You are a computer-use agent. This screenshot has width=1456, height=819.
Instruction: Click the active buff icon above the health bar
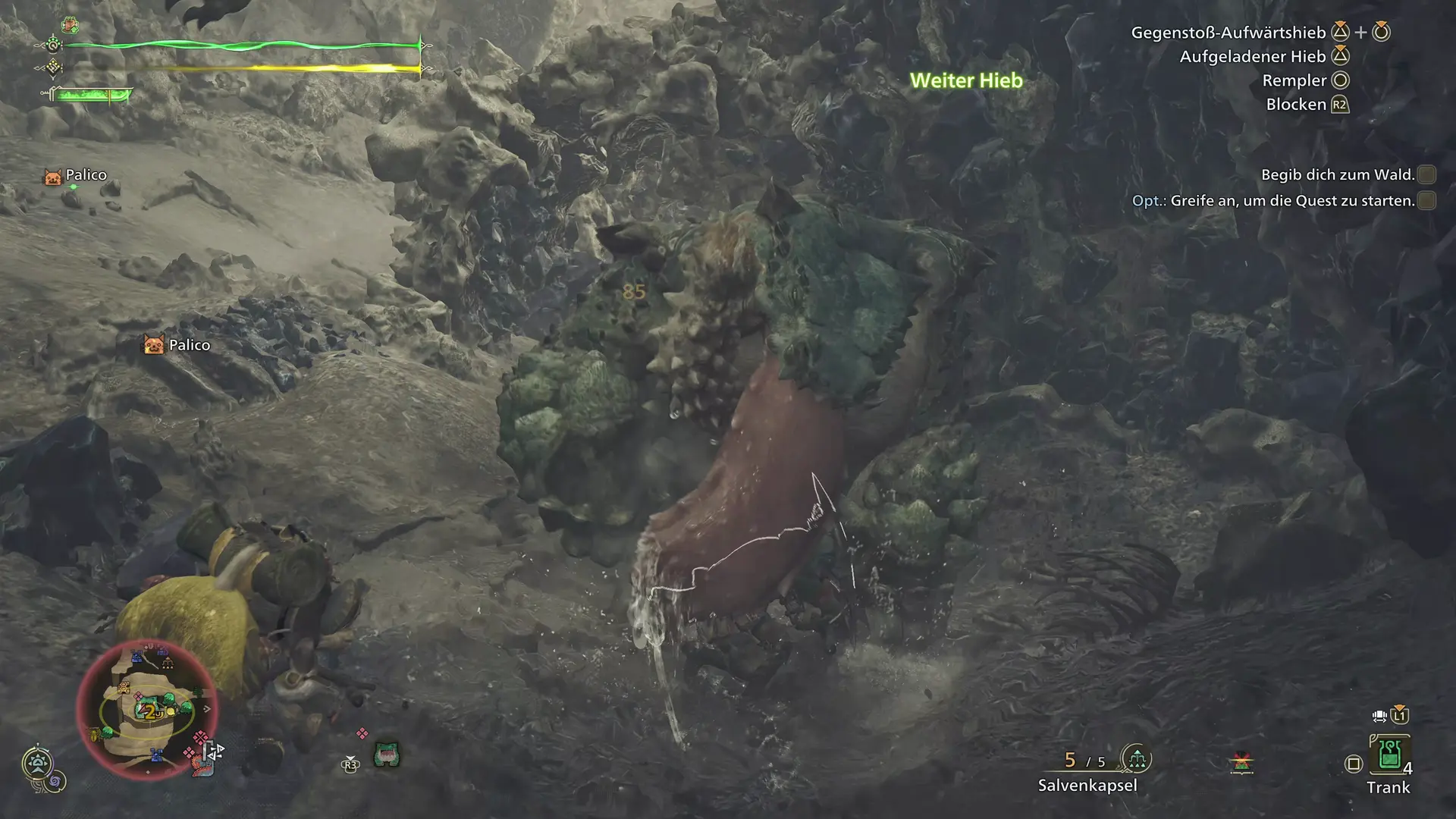(x=71, y=26)
